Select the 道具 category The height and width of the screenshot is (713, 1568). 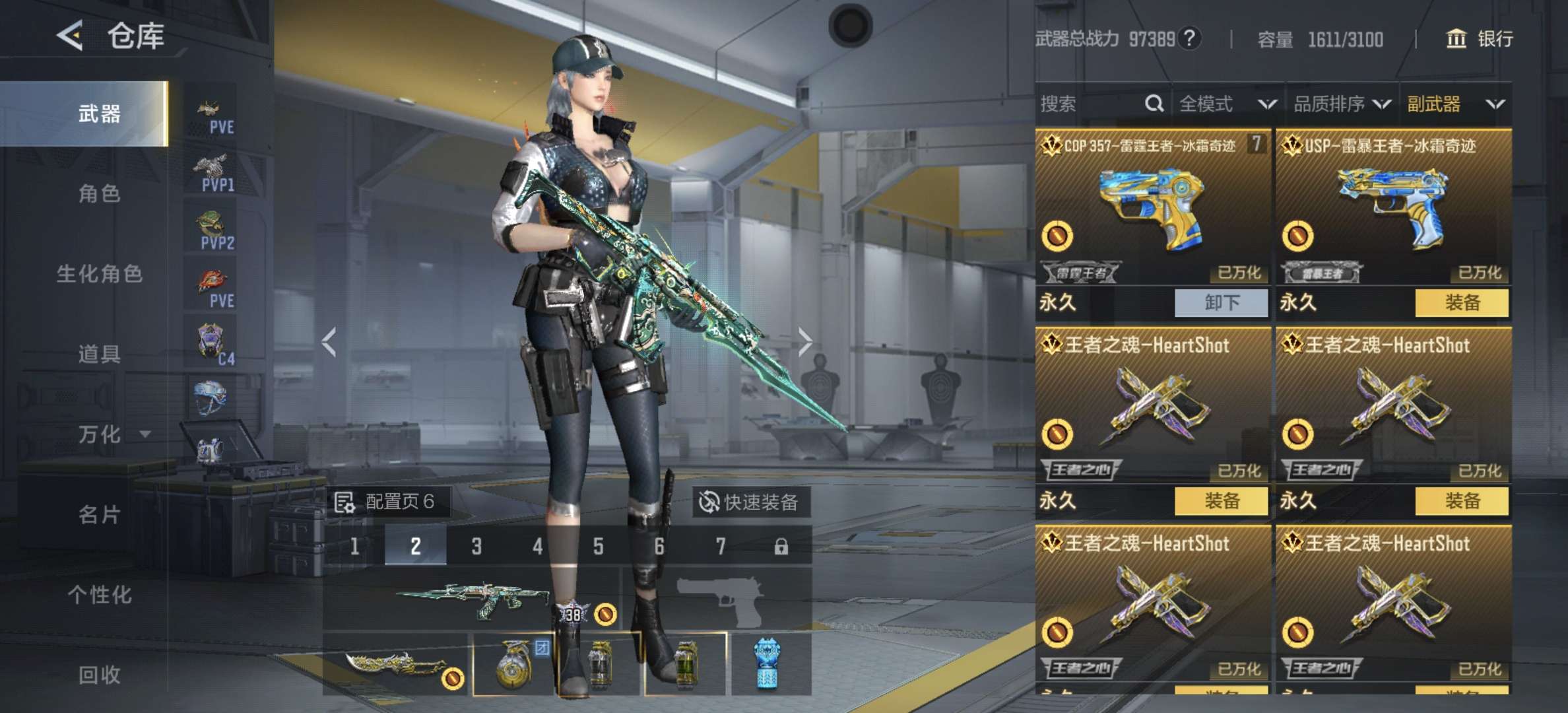99,354
